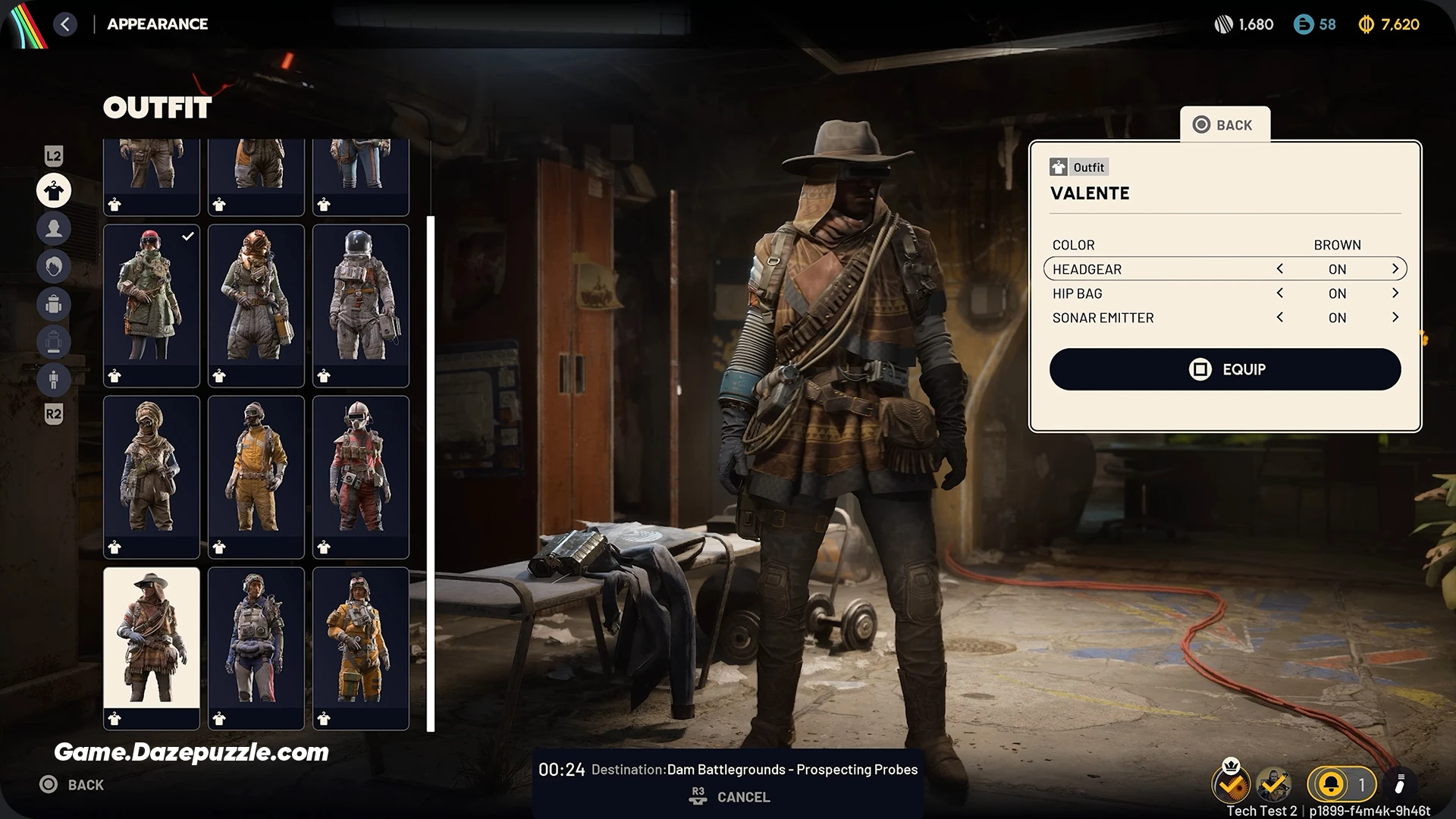
Task: Switch Hip Bag setting with right arrow
Action: pos(1395,293)
